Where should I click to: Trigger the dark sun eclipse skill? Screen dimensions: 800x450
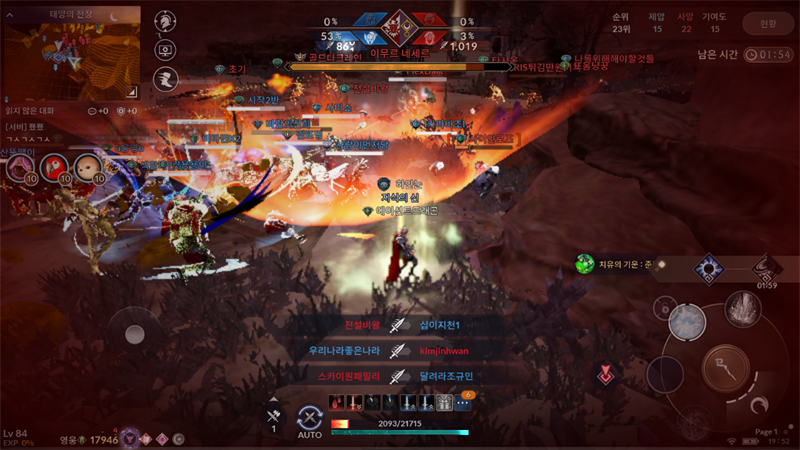(x=710, y=268)
